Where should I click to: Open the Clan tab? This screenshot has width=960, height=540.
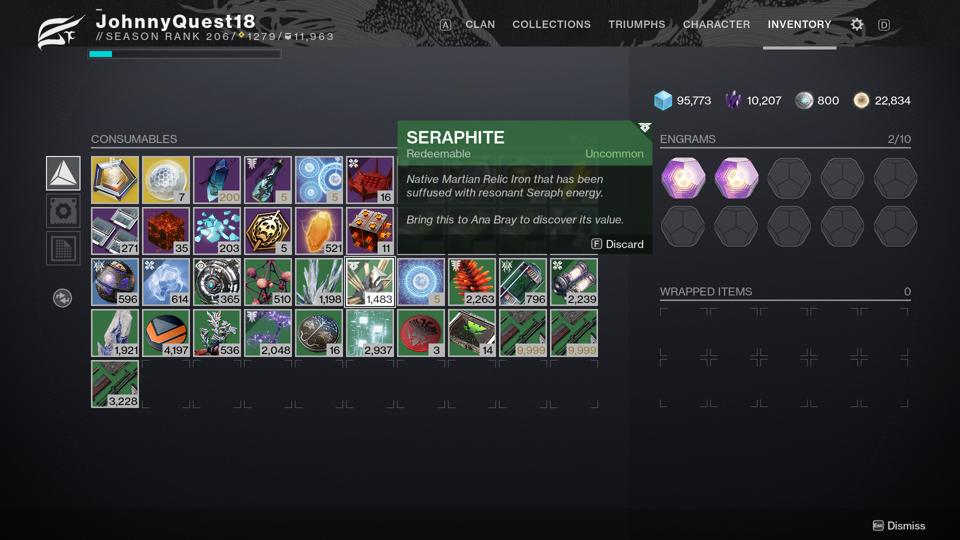coord(480,24)
